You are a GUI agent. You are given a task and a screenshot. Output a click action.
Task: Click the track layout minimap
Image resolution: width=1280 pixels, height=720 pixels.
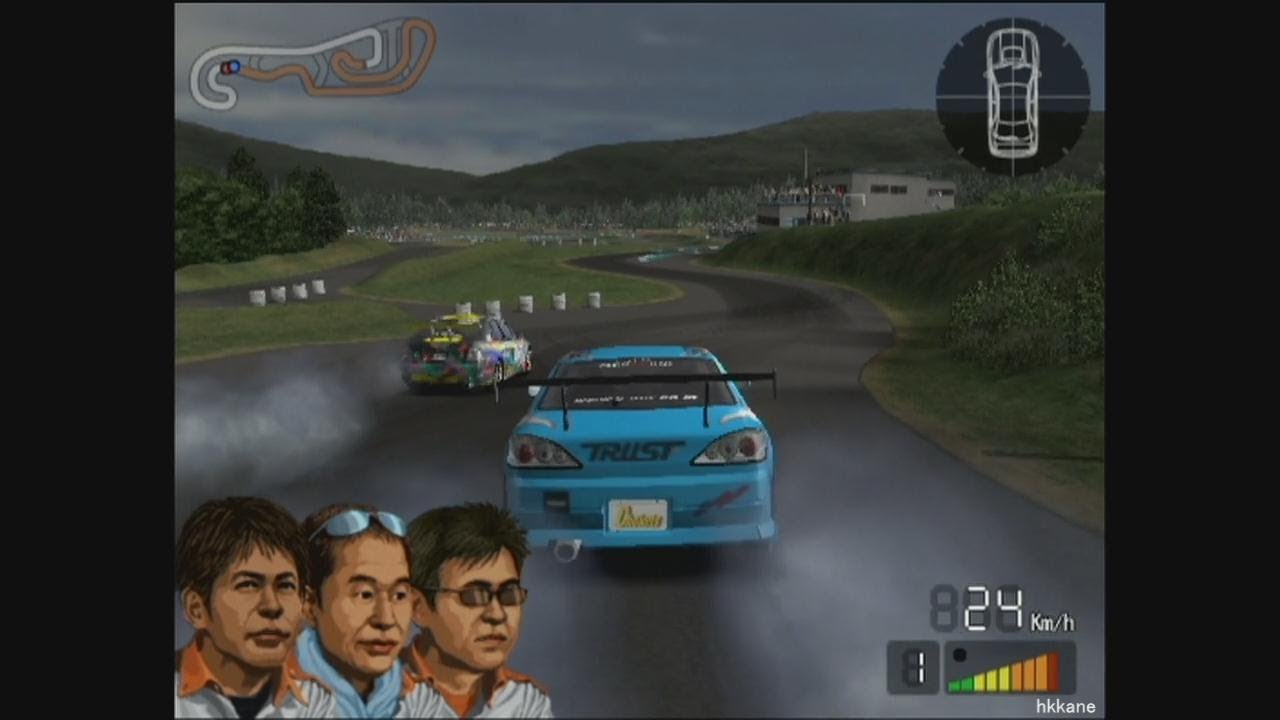[x=312, y=62]
